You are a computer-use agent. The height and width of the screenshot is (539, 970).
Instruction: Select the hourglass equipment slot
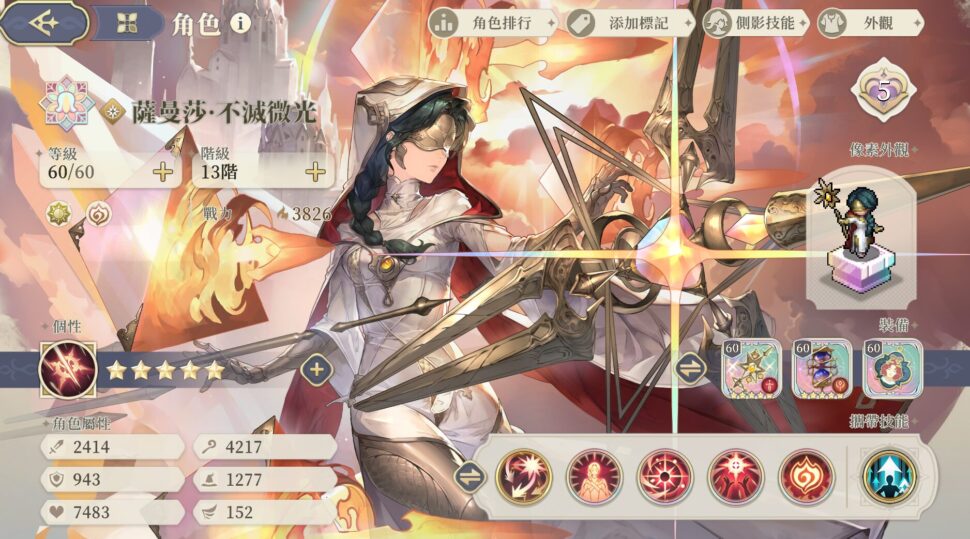click(821, 369)
